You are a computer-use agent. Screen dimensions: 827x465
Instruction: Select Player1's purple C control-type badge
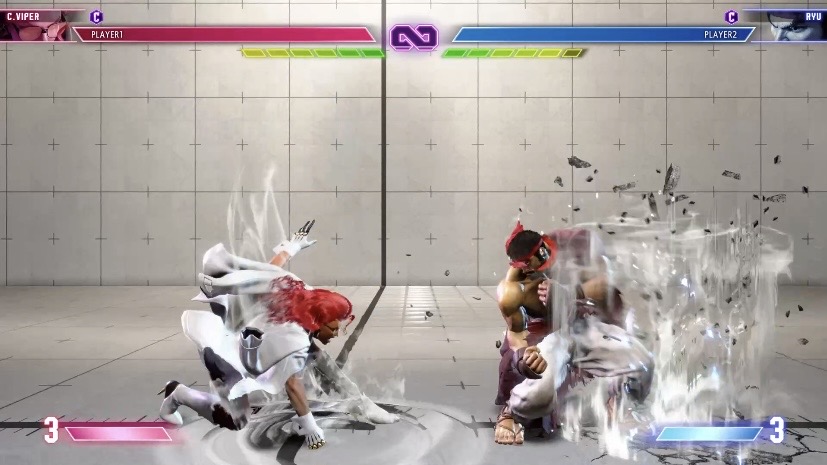point(97,16)
